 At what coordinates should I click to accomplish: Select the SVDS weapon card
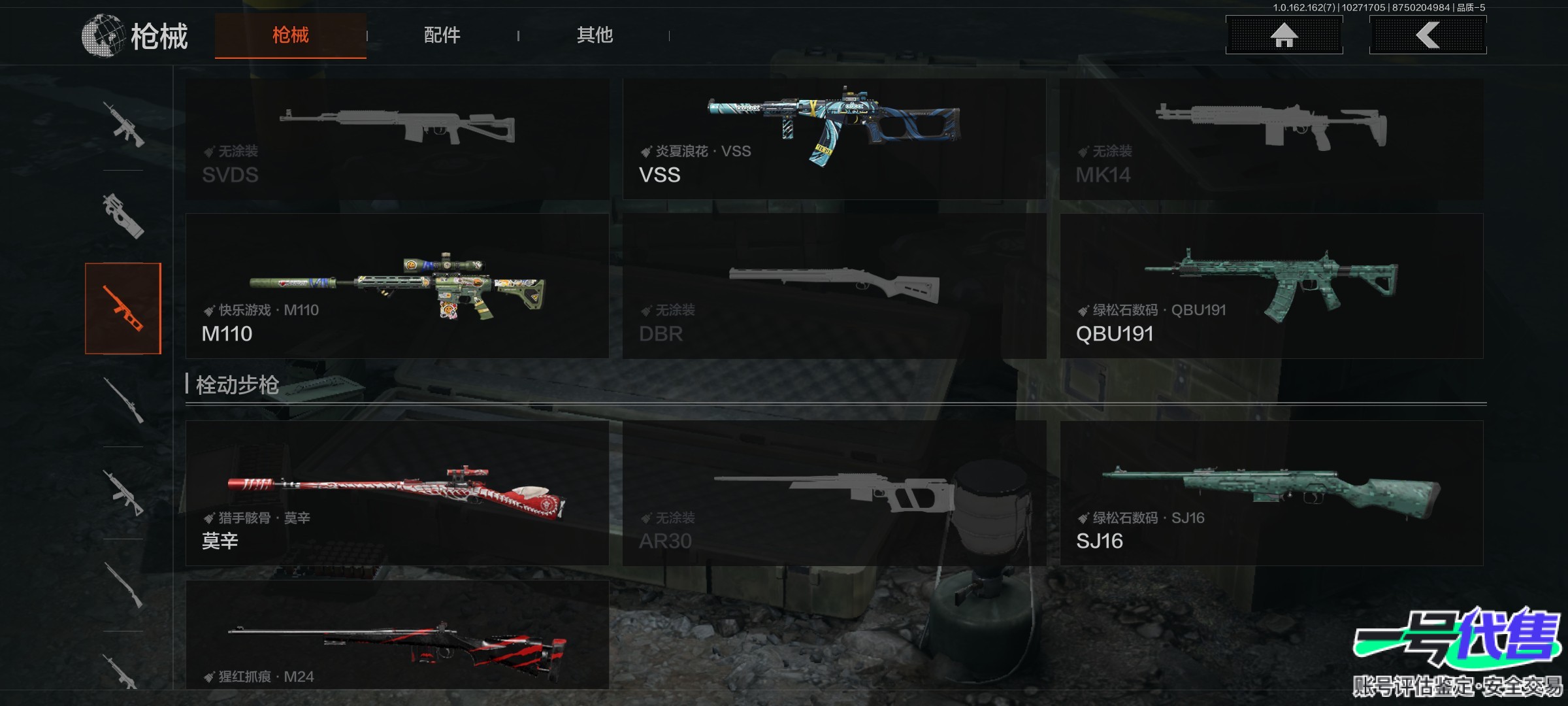tap(397, 139)
